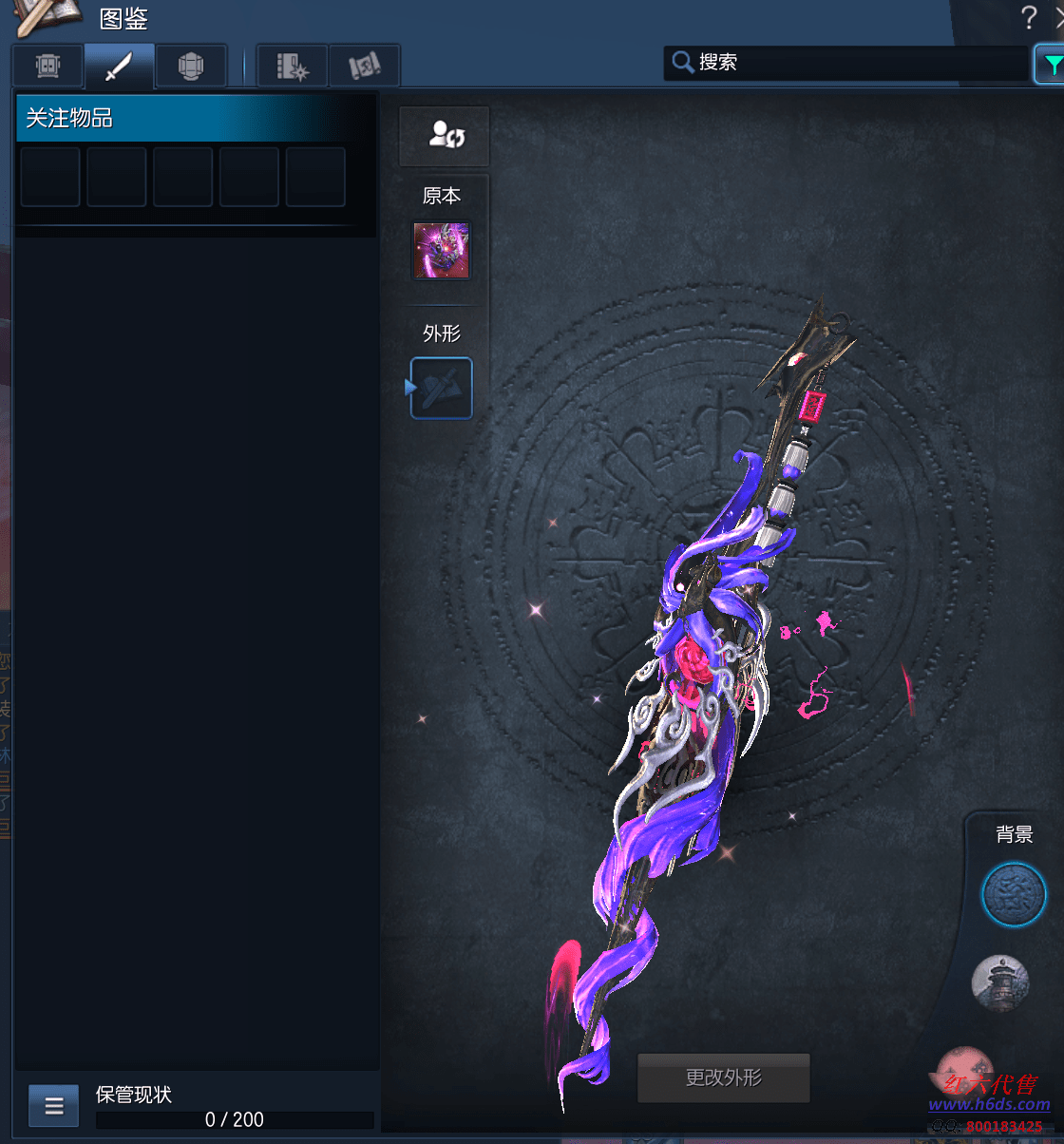Open the hamburger list menu button
1064x1144 pixels.
click(x=54, y=1105)
